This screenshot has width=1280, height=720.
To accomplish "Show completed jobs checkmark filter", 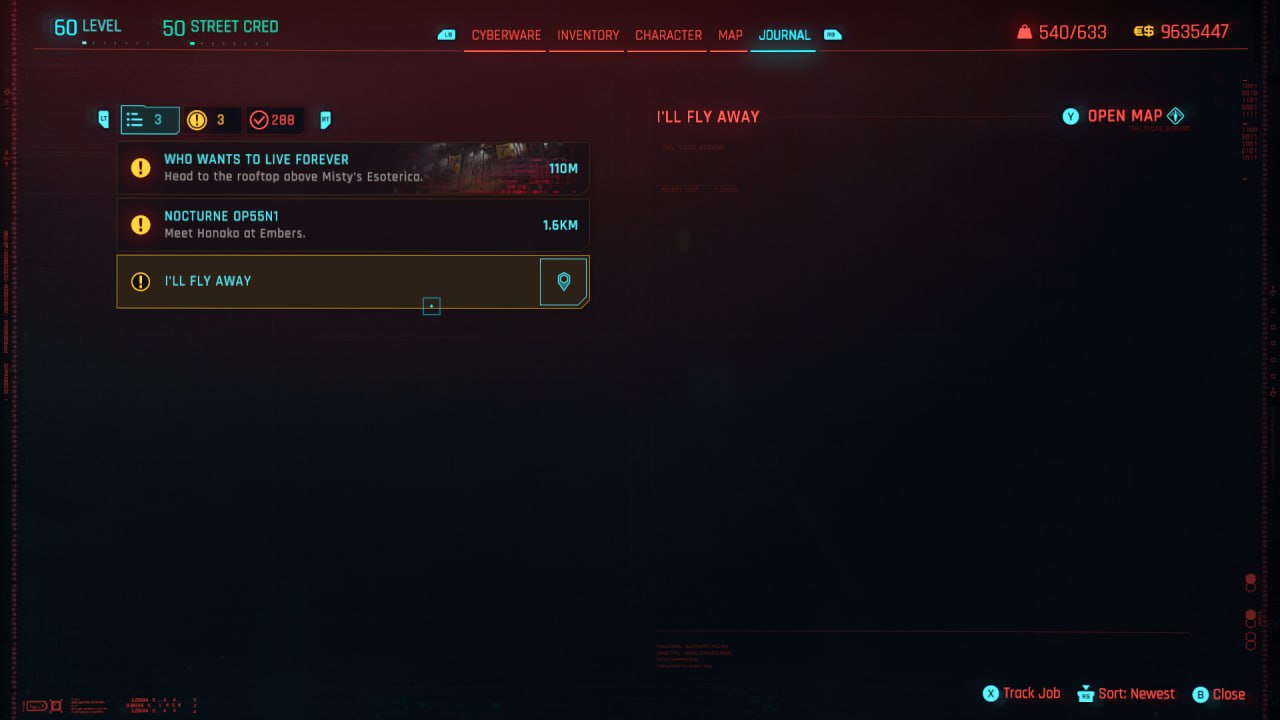I will pos(272,120).
